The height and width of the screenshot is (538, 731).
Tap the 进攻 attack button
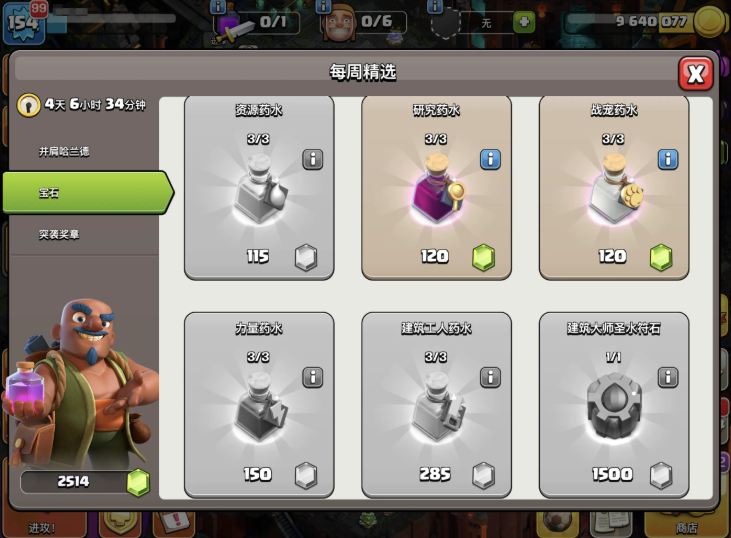pos(42,524)
